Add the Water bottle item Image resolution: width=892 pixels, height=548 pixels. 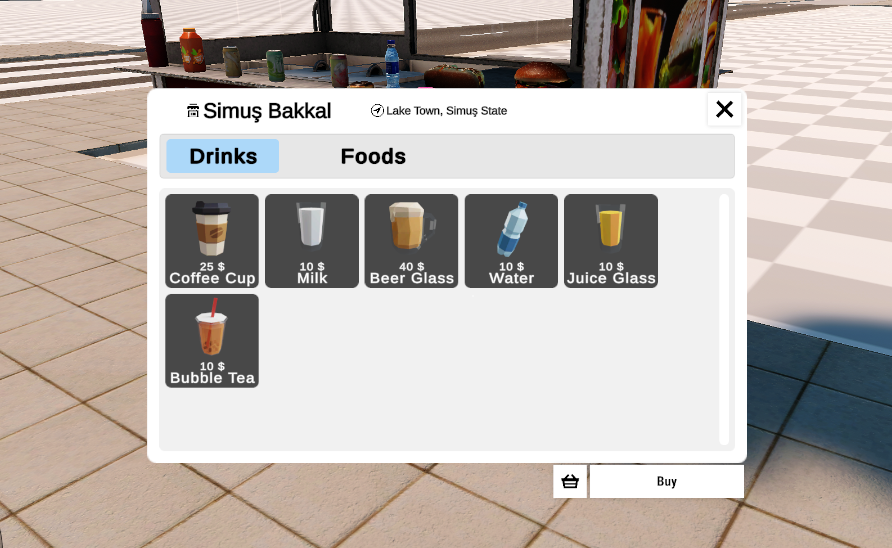511,241
